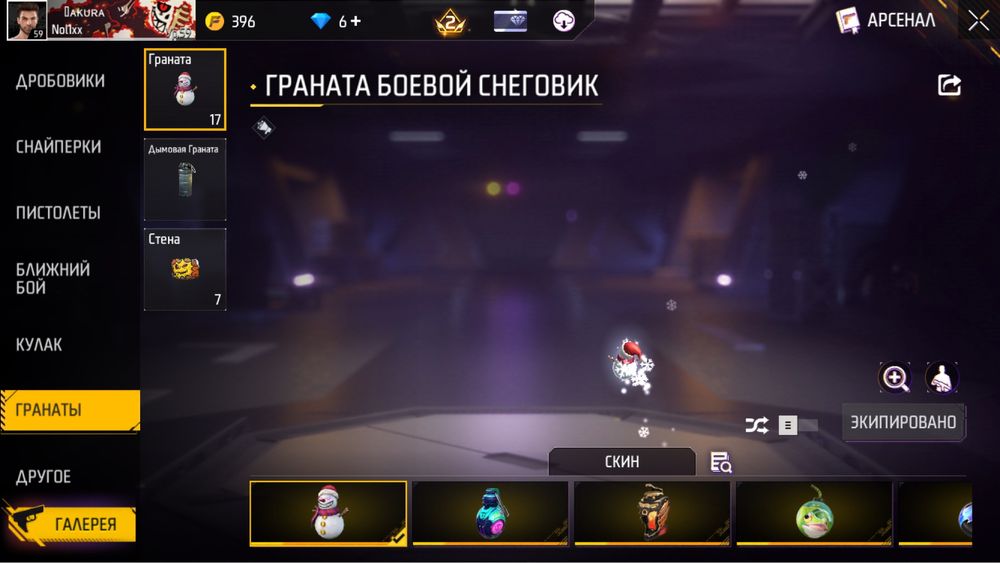The width and height of the screenshot is (1000, 563).
Task: Select the Пистолеты category
Action: pyautogui.click(x=58, y=213)
